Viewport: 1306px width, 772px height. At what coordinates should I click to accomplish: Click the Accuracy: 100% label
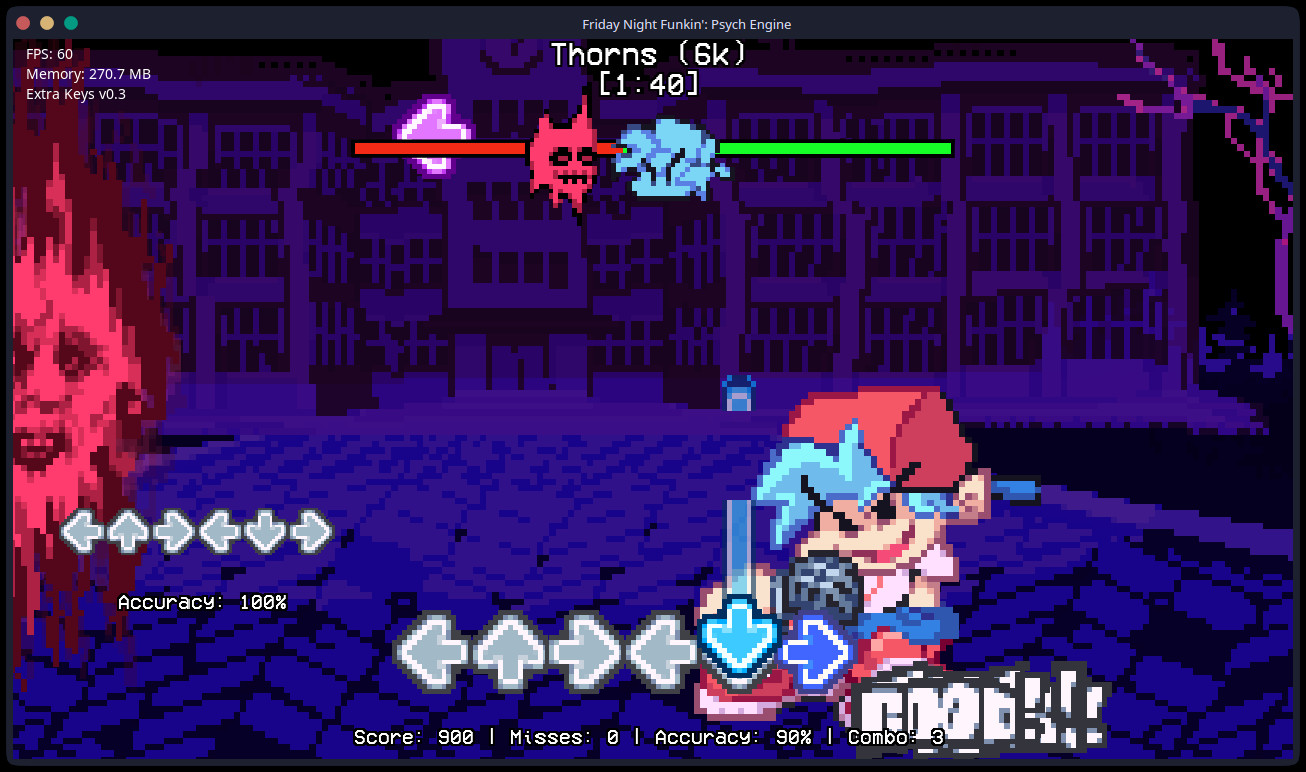click(203, 602)
